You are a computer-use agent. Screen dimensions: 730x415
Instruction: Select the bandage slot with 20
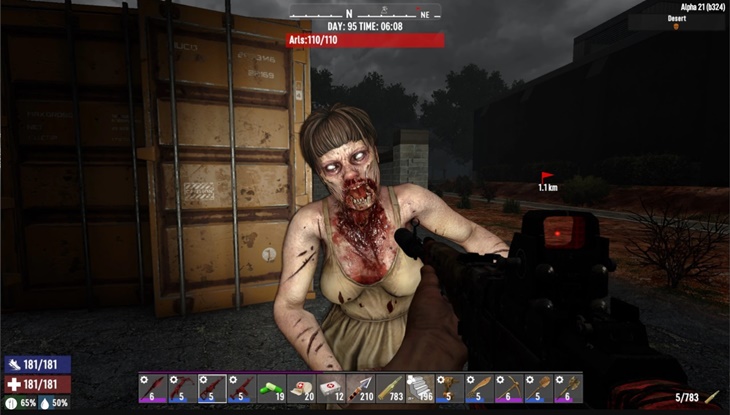coord(301,388)
